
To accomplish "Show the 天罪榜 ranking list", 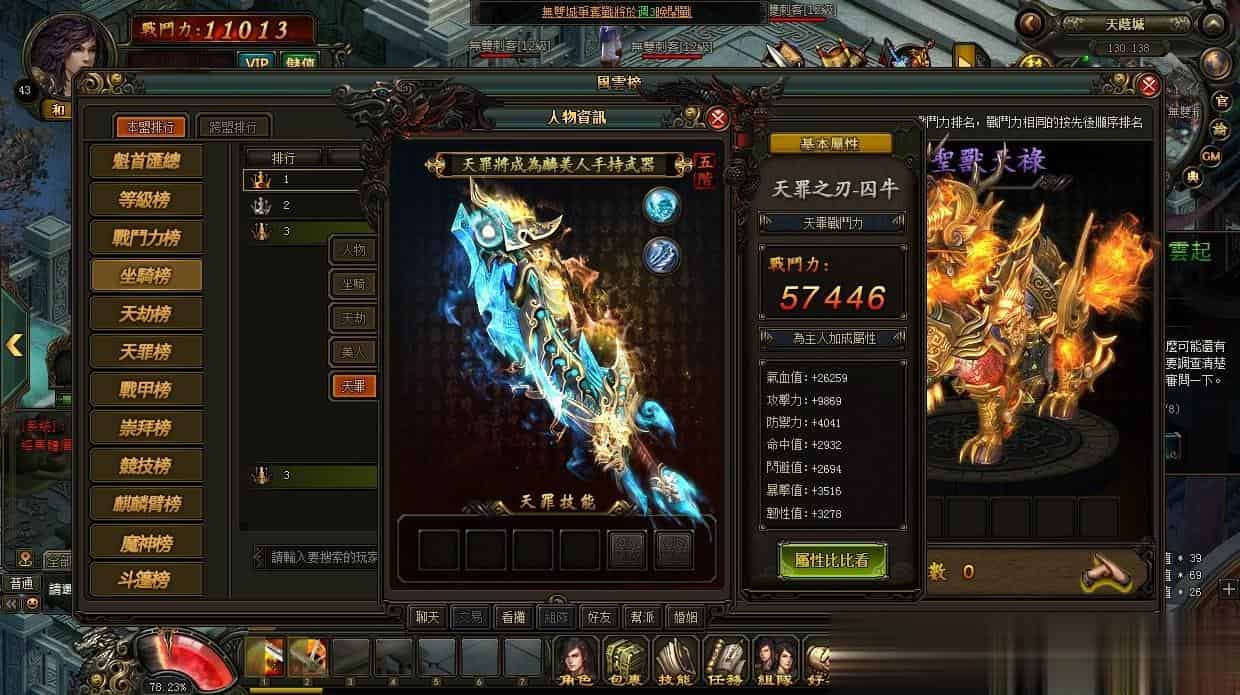I will point(146,351).
